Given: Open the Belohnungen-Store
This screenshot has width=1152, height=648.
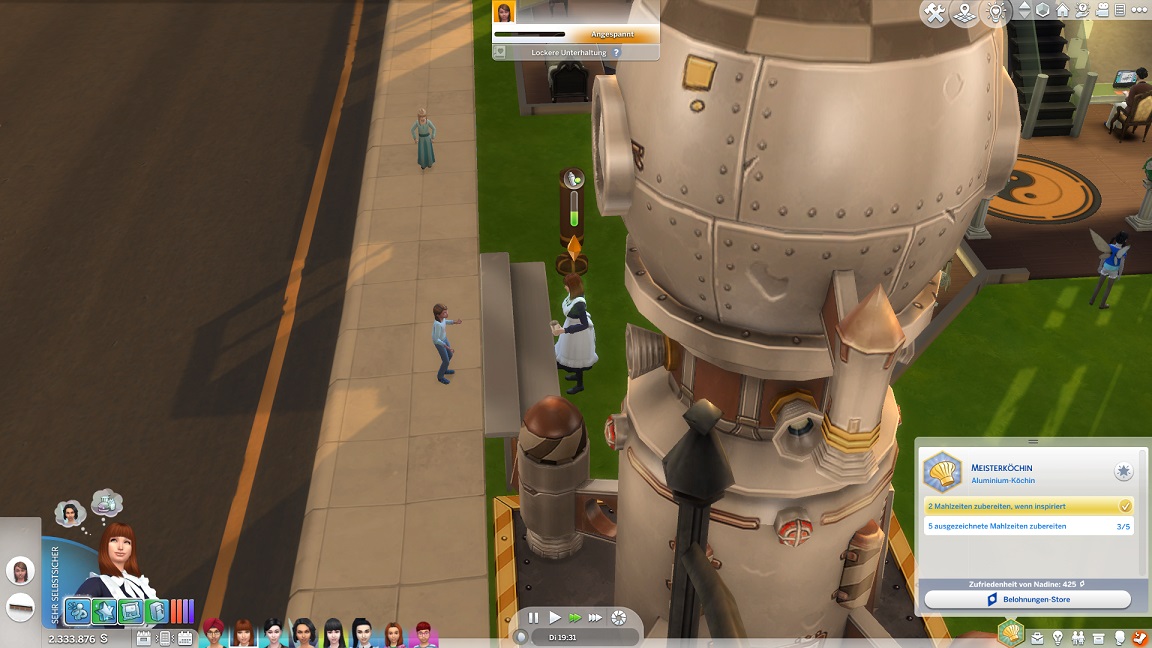Looking at the screenshot, I should pos(1027,599).
